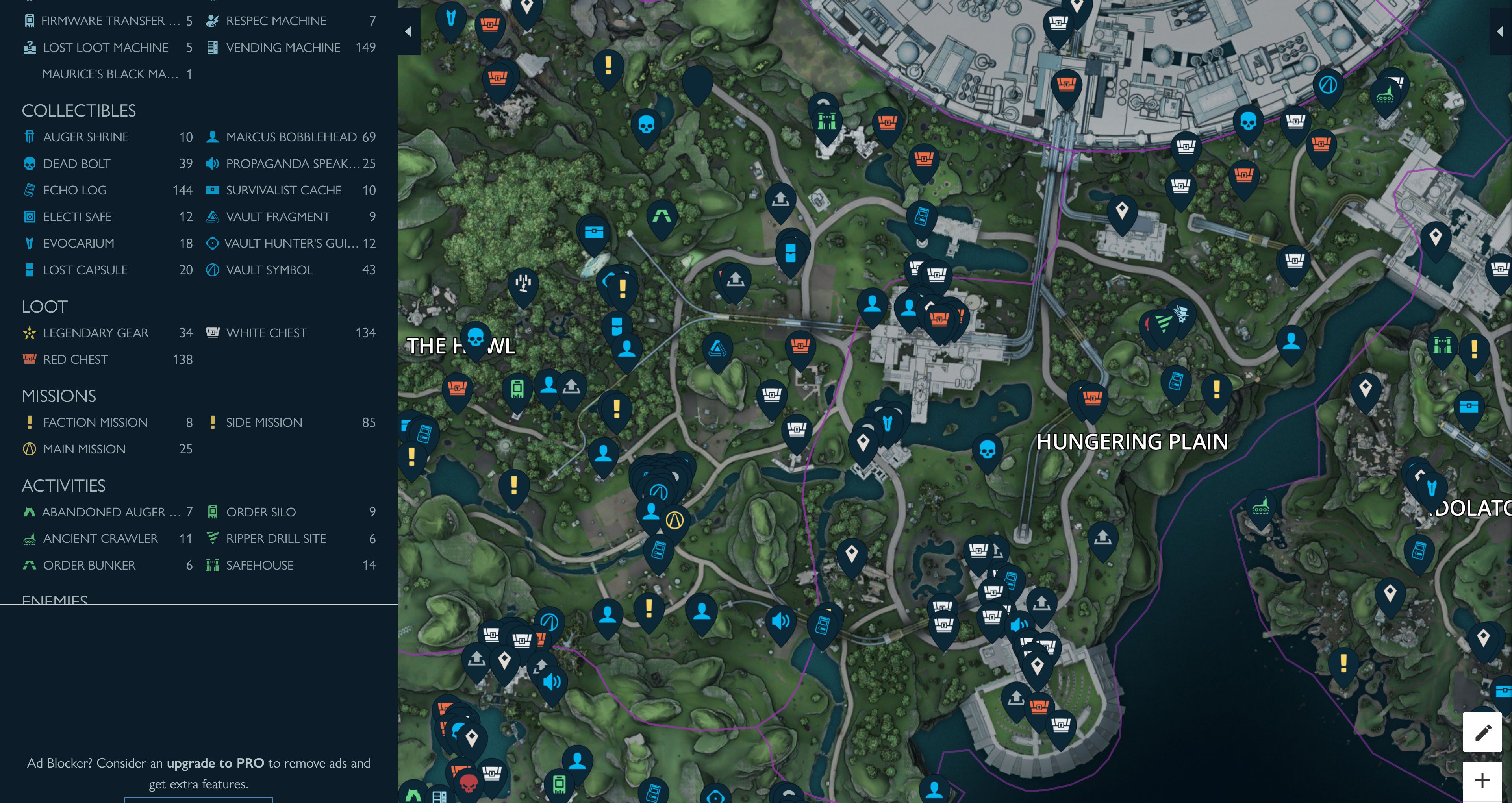The height and width of the screenshot is (803, 1512).
Task: Collapse the left legend sidebar
Action: click(409, 31)
